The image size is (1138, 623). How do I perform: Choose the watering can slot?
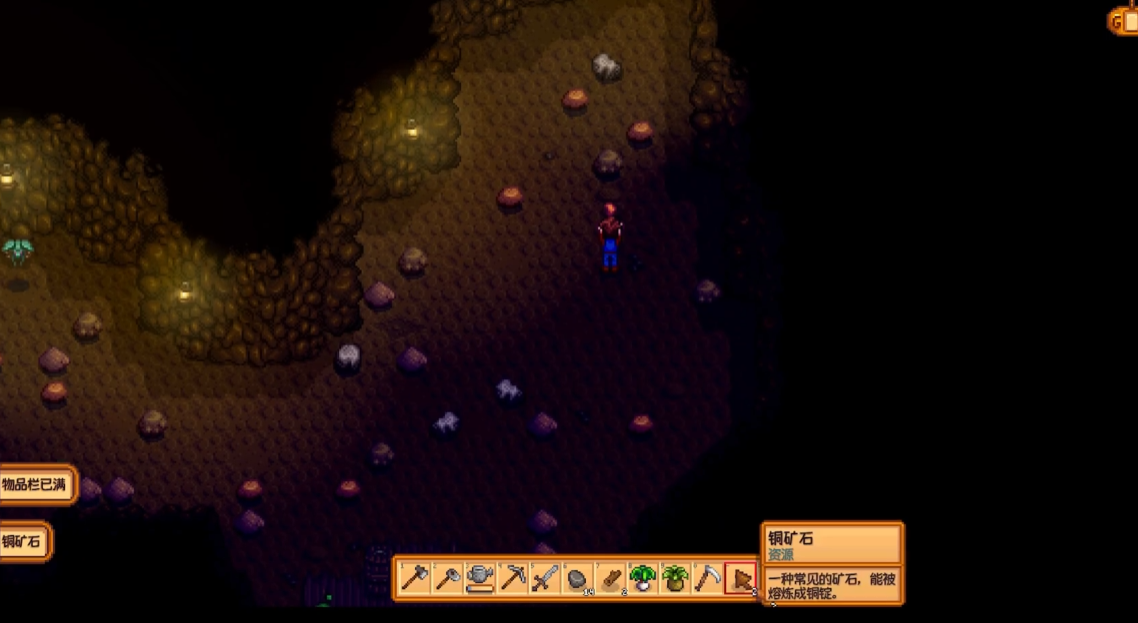480,578
